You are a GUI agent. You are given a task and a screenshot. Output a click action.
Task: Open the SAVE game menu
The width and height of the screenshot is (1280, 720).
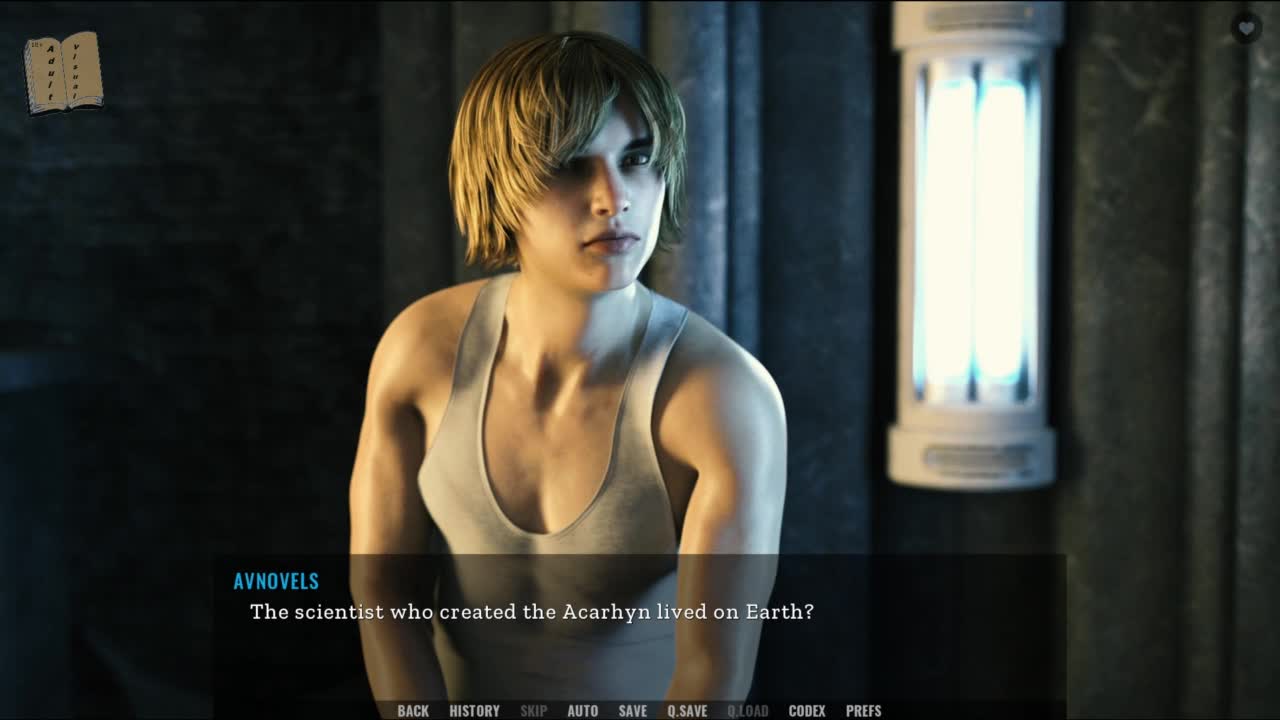tap(632, 711)
